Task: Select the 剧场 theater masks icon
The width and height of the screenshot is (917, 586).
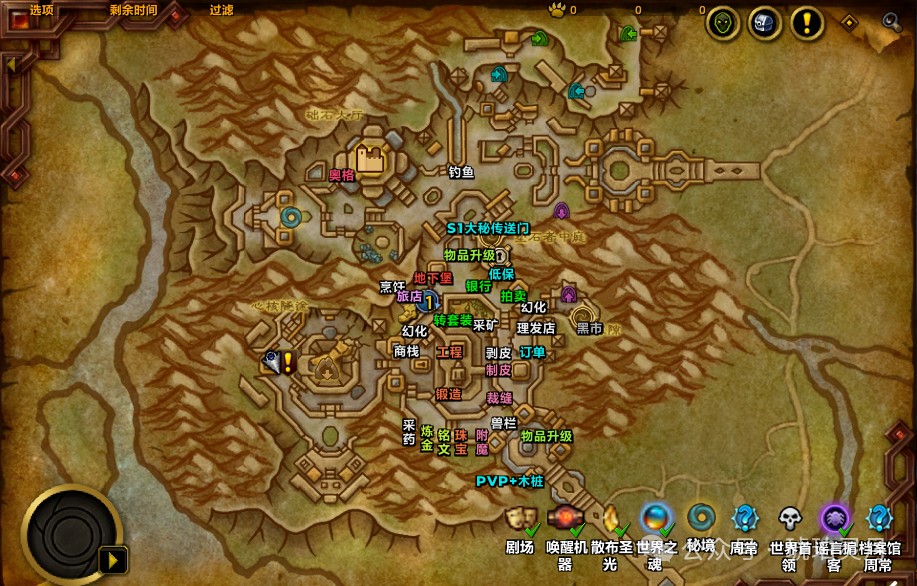Action: click(x=518, y=518)
